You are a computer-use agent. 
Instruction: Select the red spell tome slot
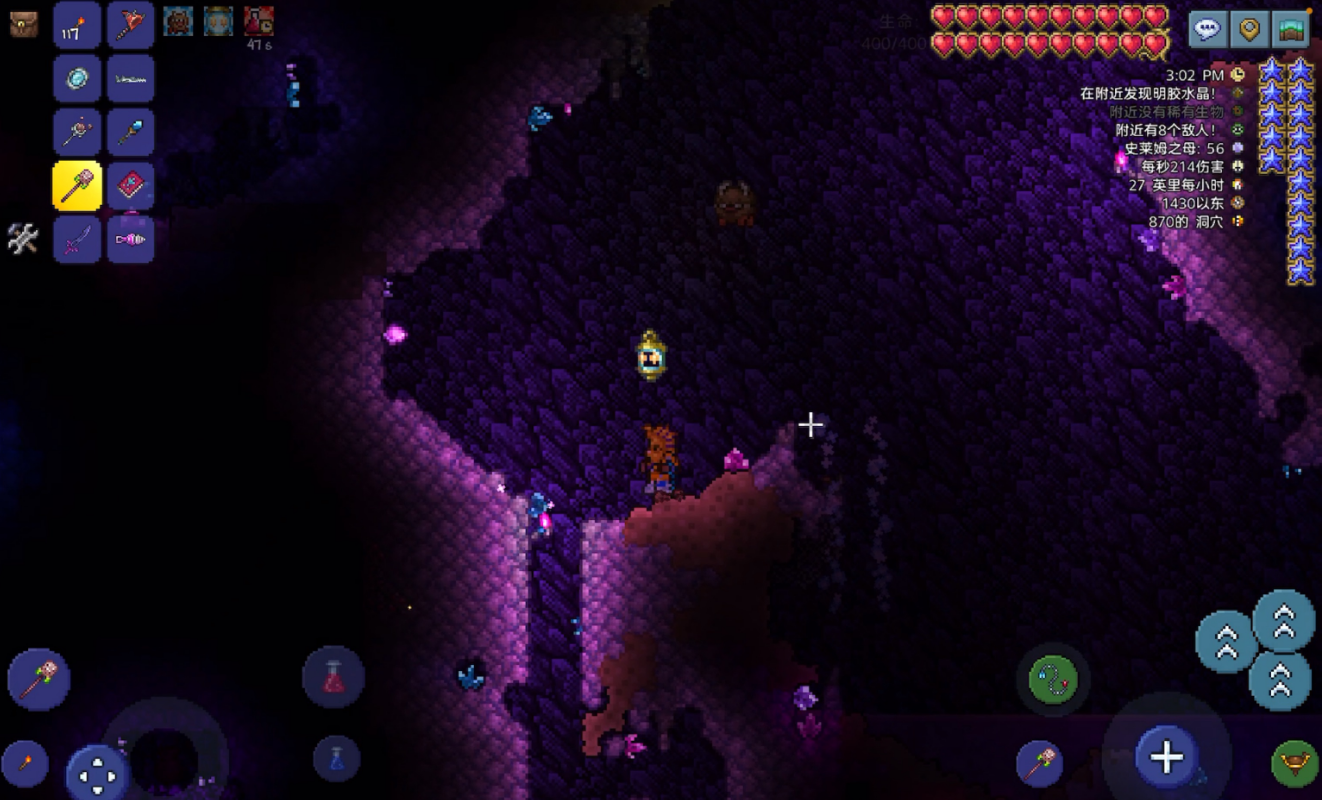[131, 186]
